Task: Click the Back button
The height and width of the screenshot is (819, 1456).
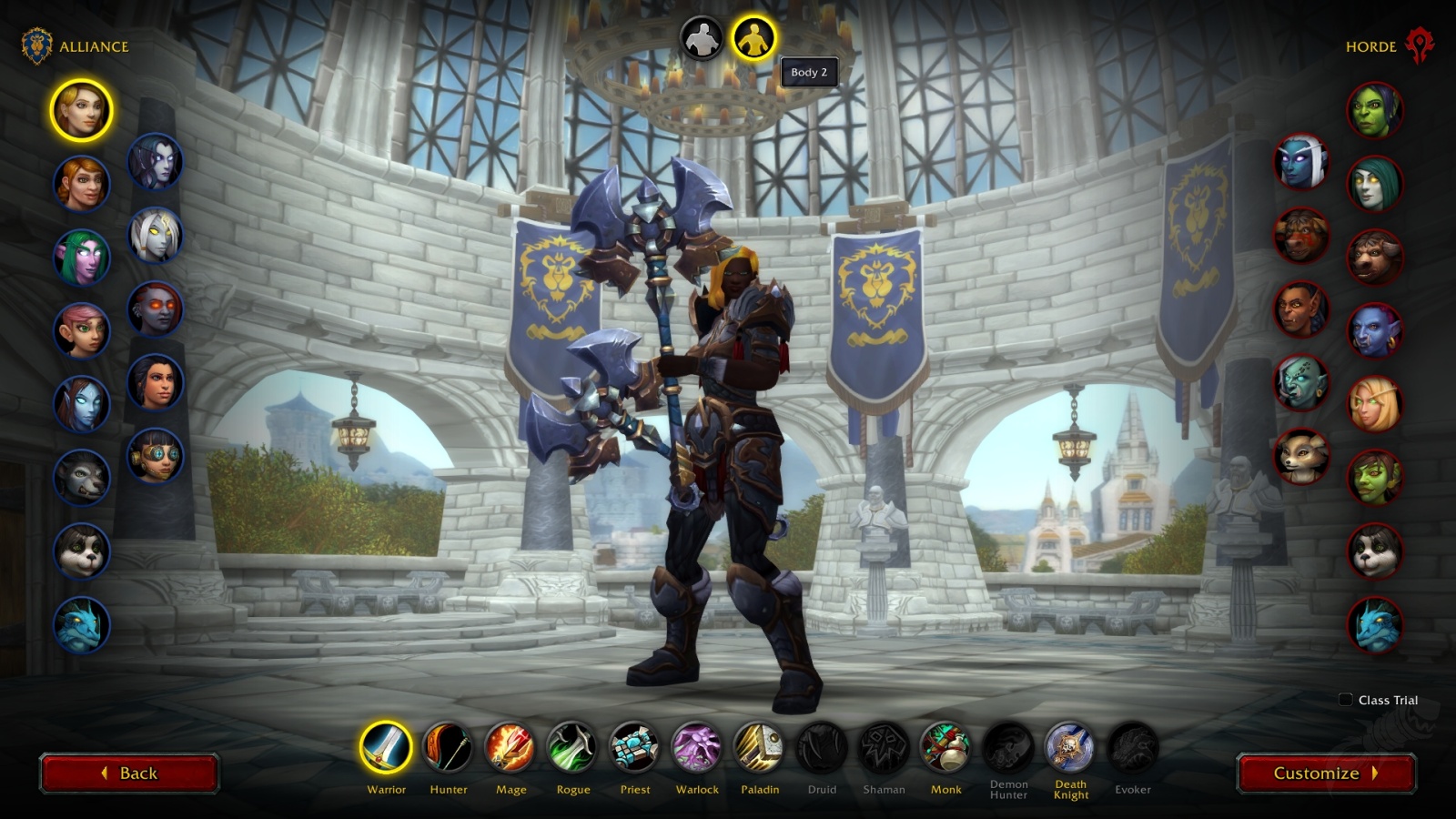Action: (129, 773)
